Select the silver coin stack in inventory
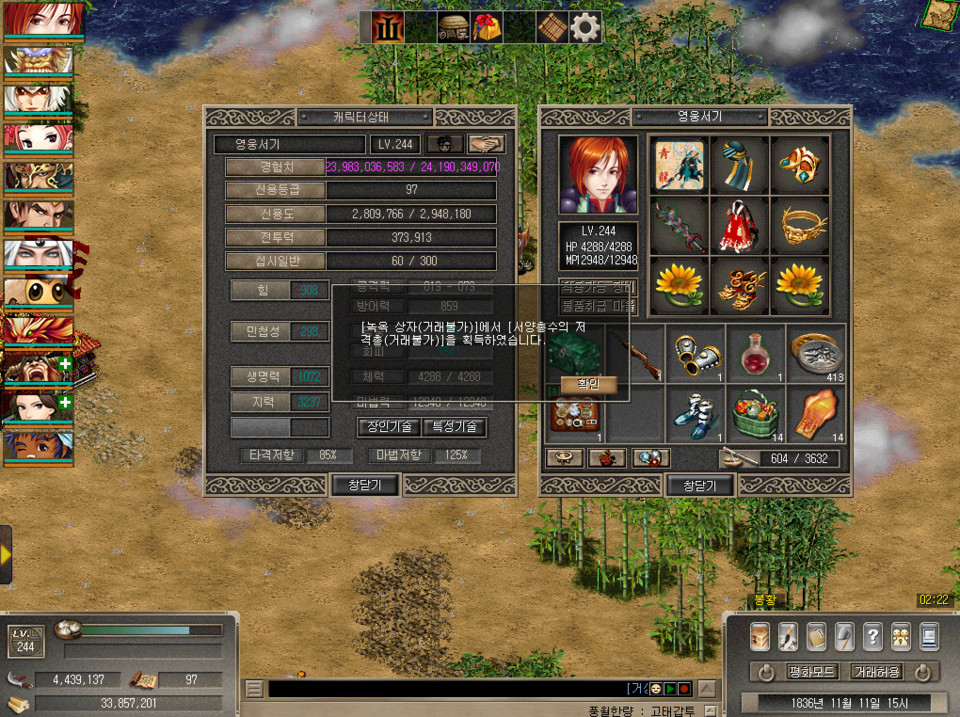The width and height of the screenshot is (960, 717). (x=815, y=353)
